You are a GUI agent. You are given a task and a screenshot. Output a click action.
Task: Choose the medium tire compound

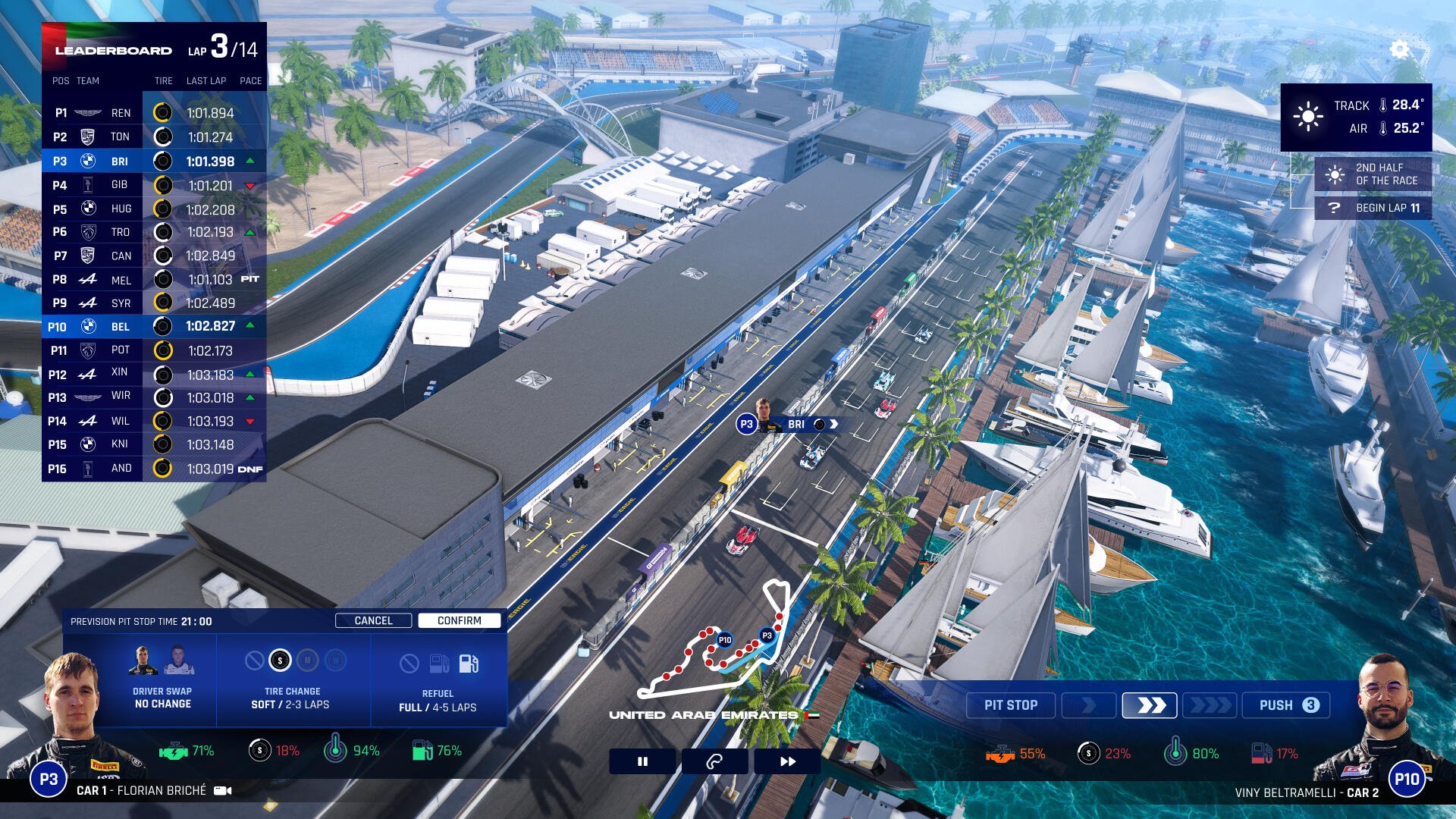click(307, 661)
